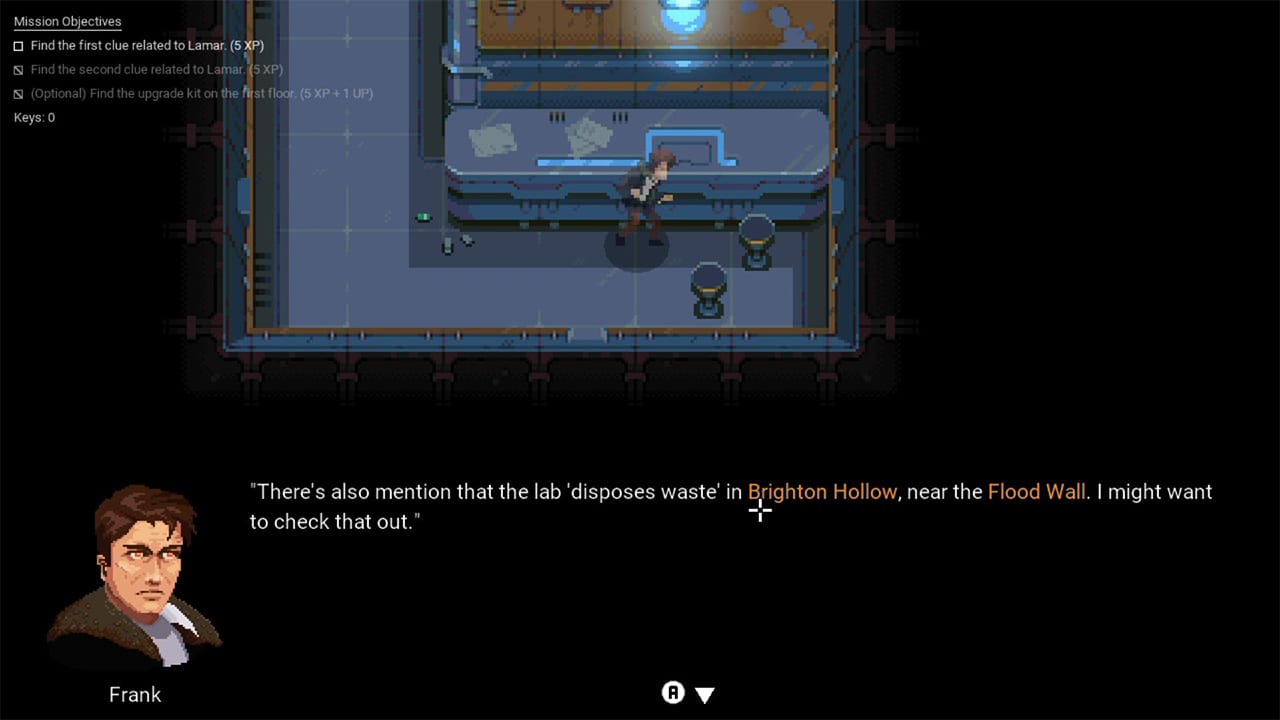Click the Flood Wall highlighted text
The image size is (1280, 720).
pos(1037,491)
